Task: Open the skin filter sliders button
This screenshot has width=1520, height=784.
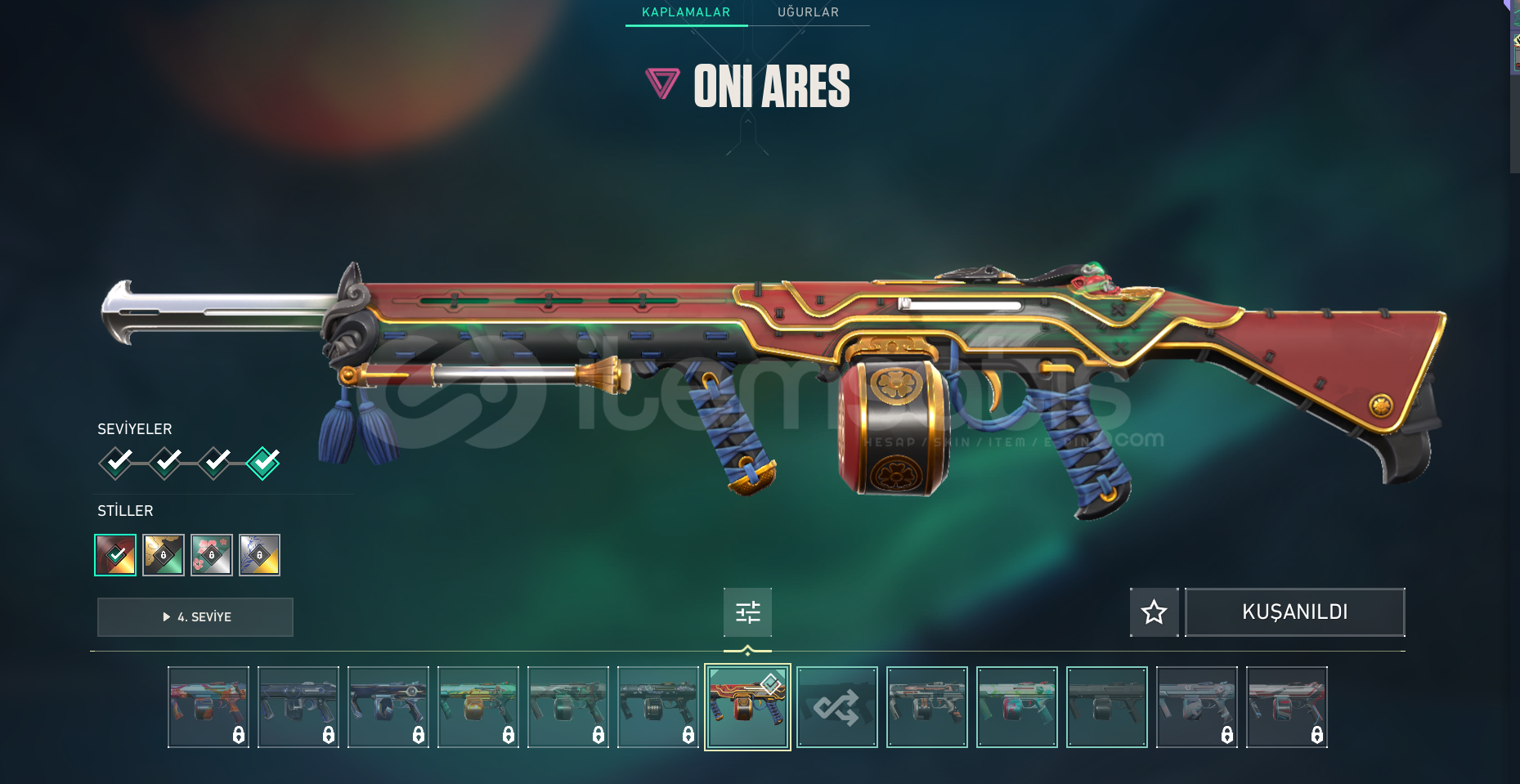Action: pos(747,612)
